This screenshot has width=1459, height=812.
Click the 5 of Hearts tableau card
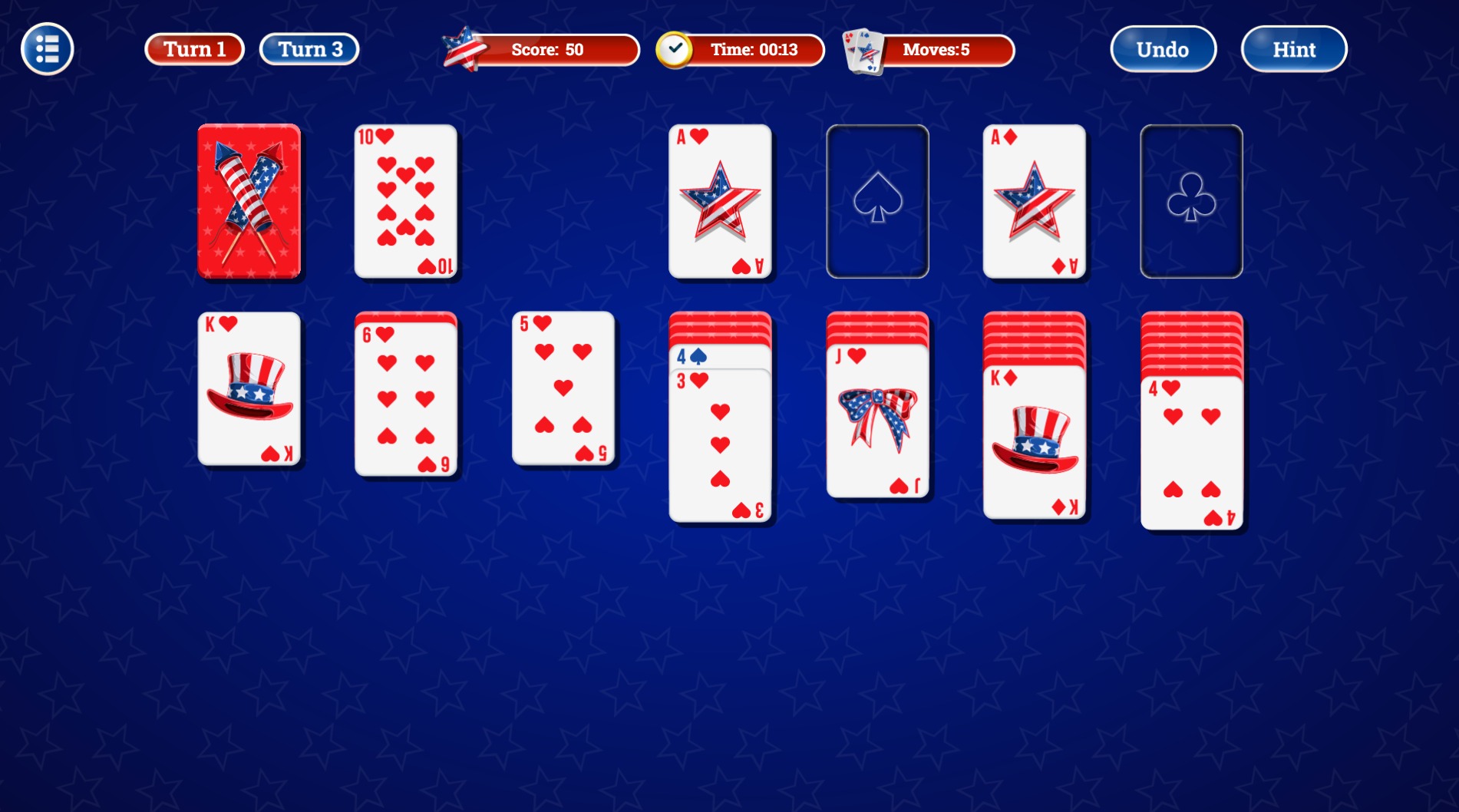(563, 389)
